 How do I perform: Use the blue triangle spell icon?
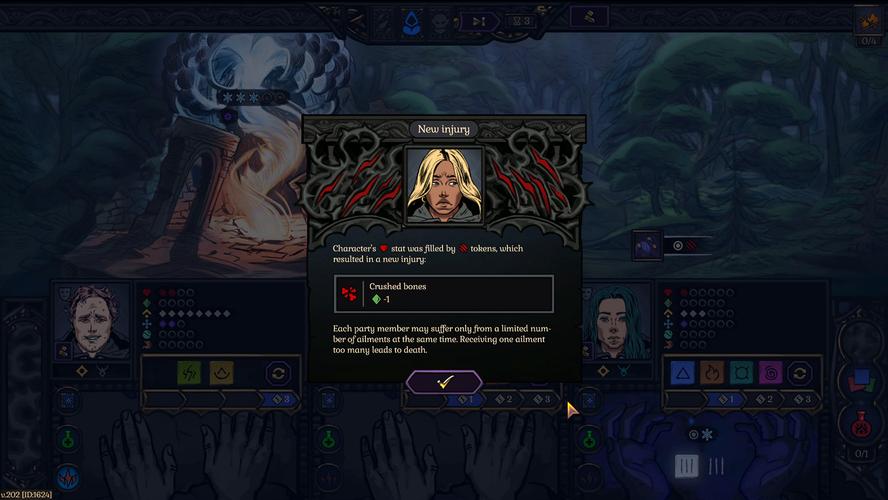click(x=683, y=373)
